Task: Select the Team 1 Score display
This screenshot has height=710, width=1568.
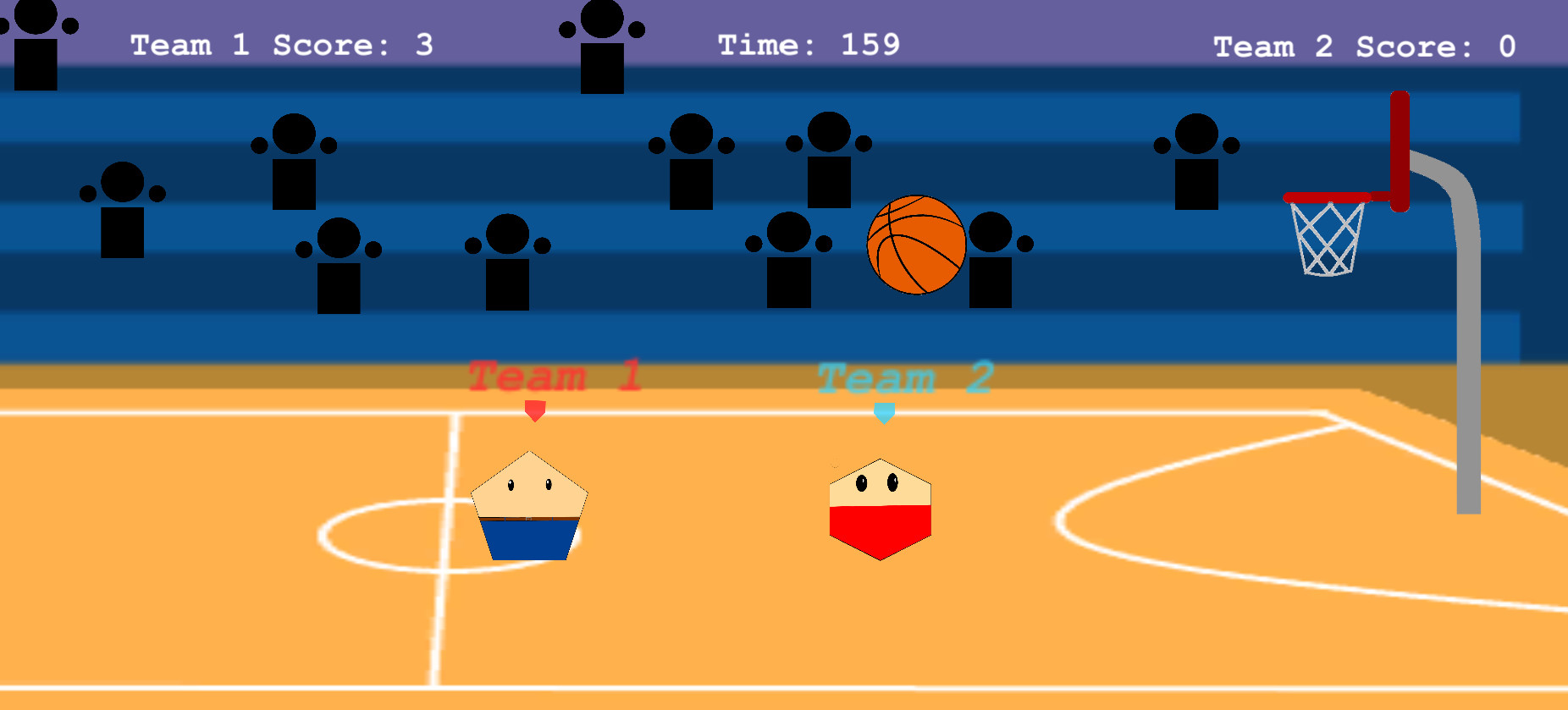Action: pos(280,45)
